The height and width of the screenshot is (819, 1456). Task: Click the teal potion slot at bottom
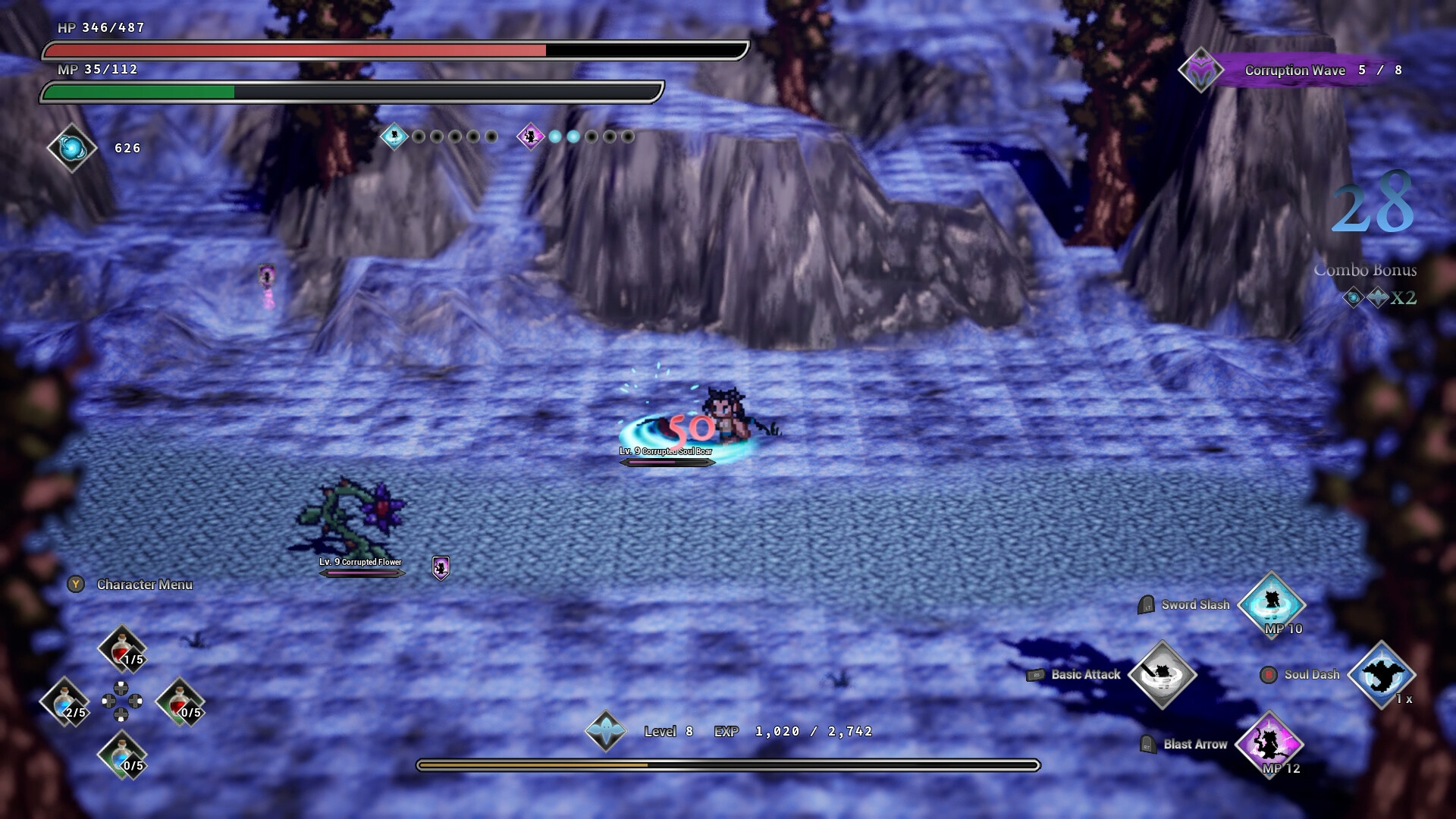pyautogui.click(x=121, y=758)
